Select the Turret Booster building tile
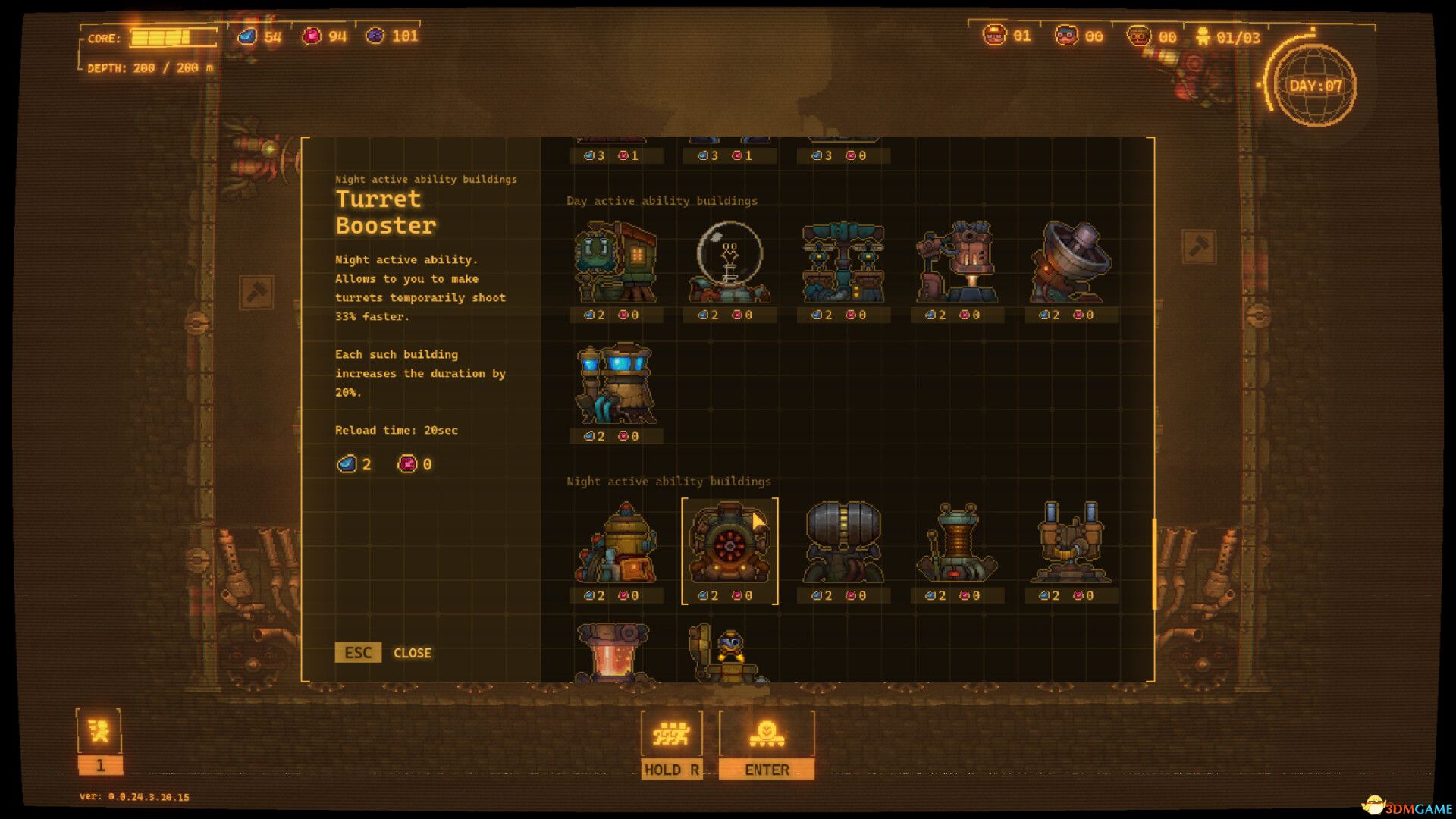 pos(730,546)
